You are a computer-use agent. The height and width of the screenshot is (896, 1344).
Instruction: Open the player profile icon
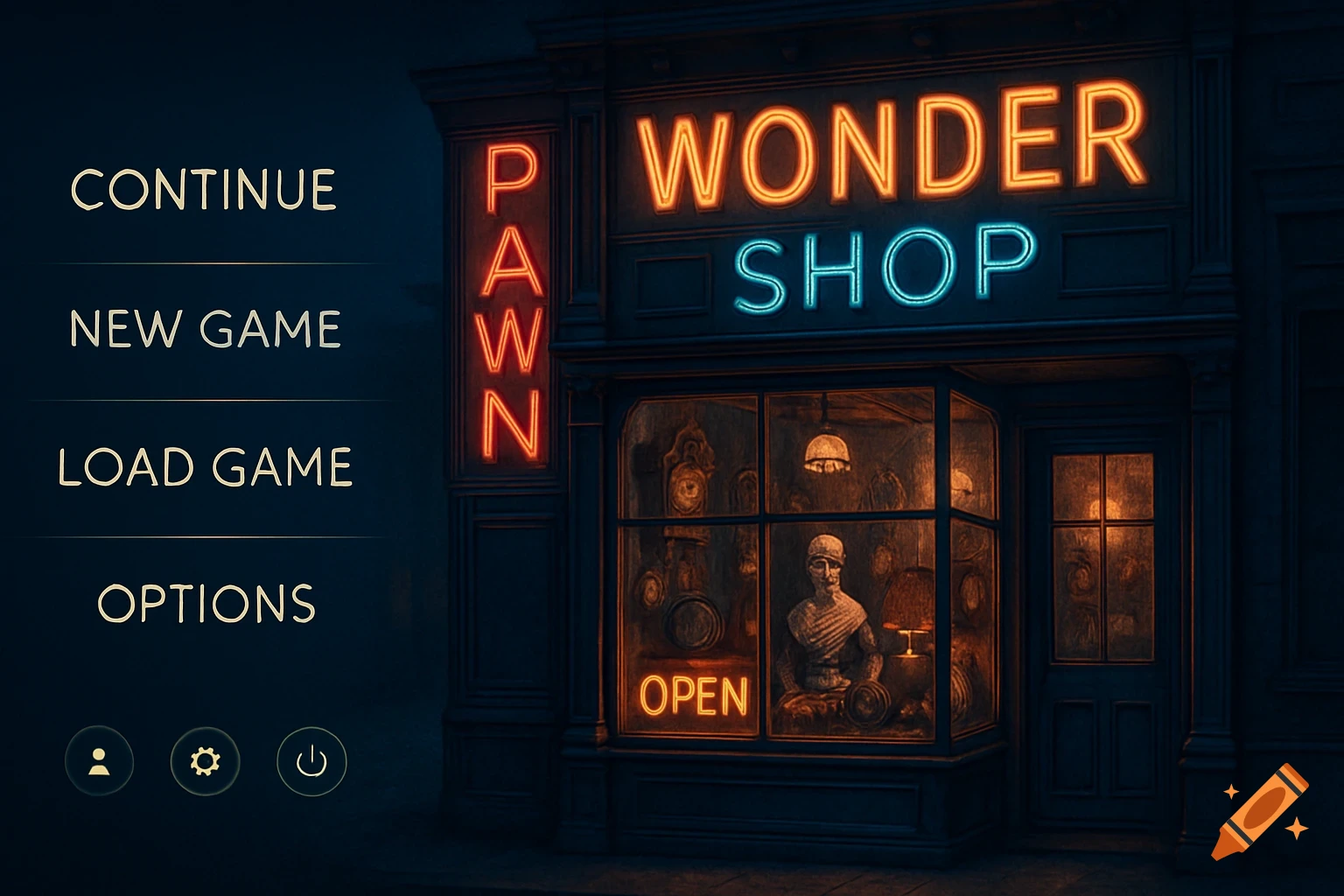tap(97, 762)
